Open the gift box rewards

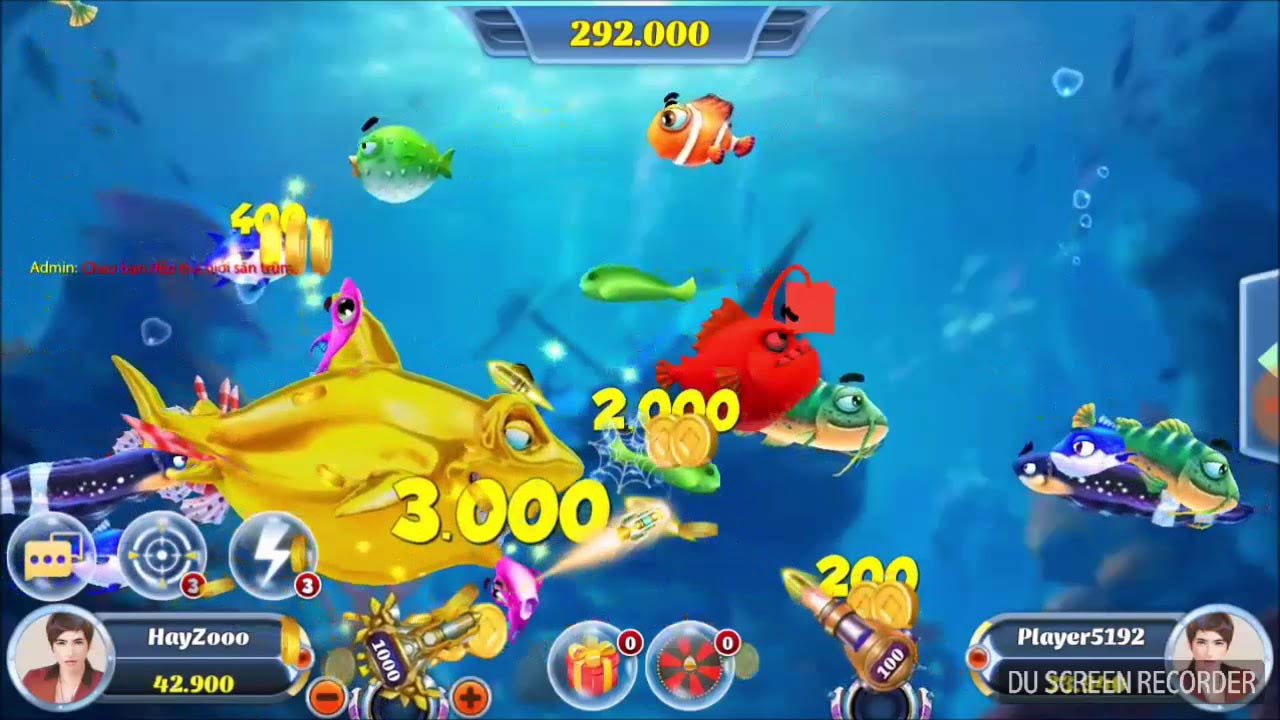592,666
